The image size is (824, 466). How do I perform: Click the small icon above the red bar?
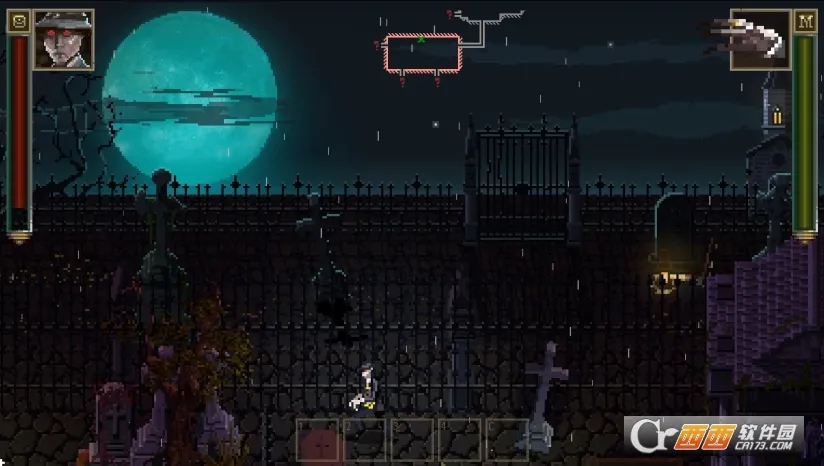pyautogui.click(x=18, y=21)
